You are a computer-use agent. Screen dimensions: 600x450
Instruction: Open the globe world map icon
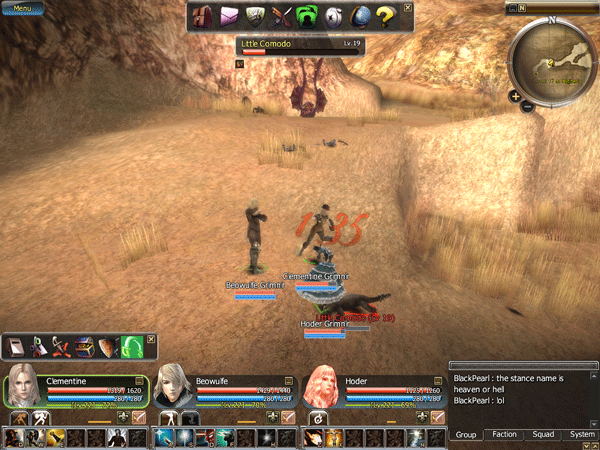(x=361, y=15)
